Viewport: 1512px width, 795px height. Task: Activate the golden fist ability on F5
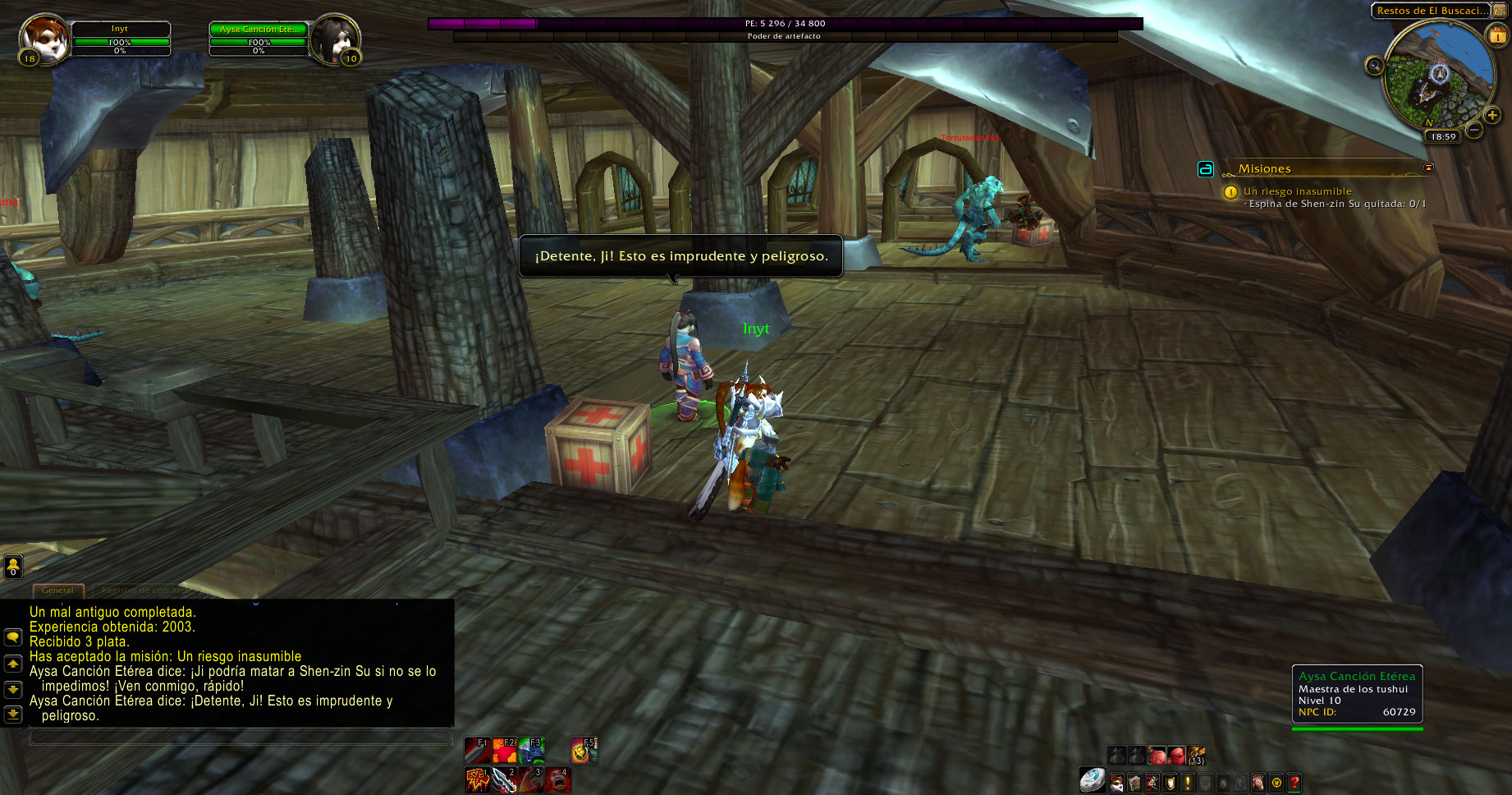(x=584, y=750)
